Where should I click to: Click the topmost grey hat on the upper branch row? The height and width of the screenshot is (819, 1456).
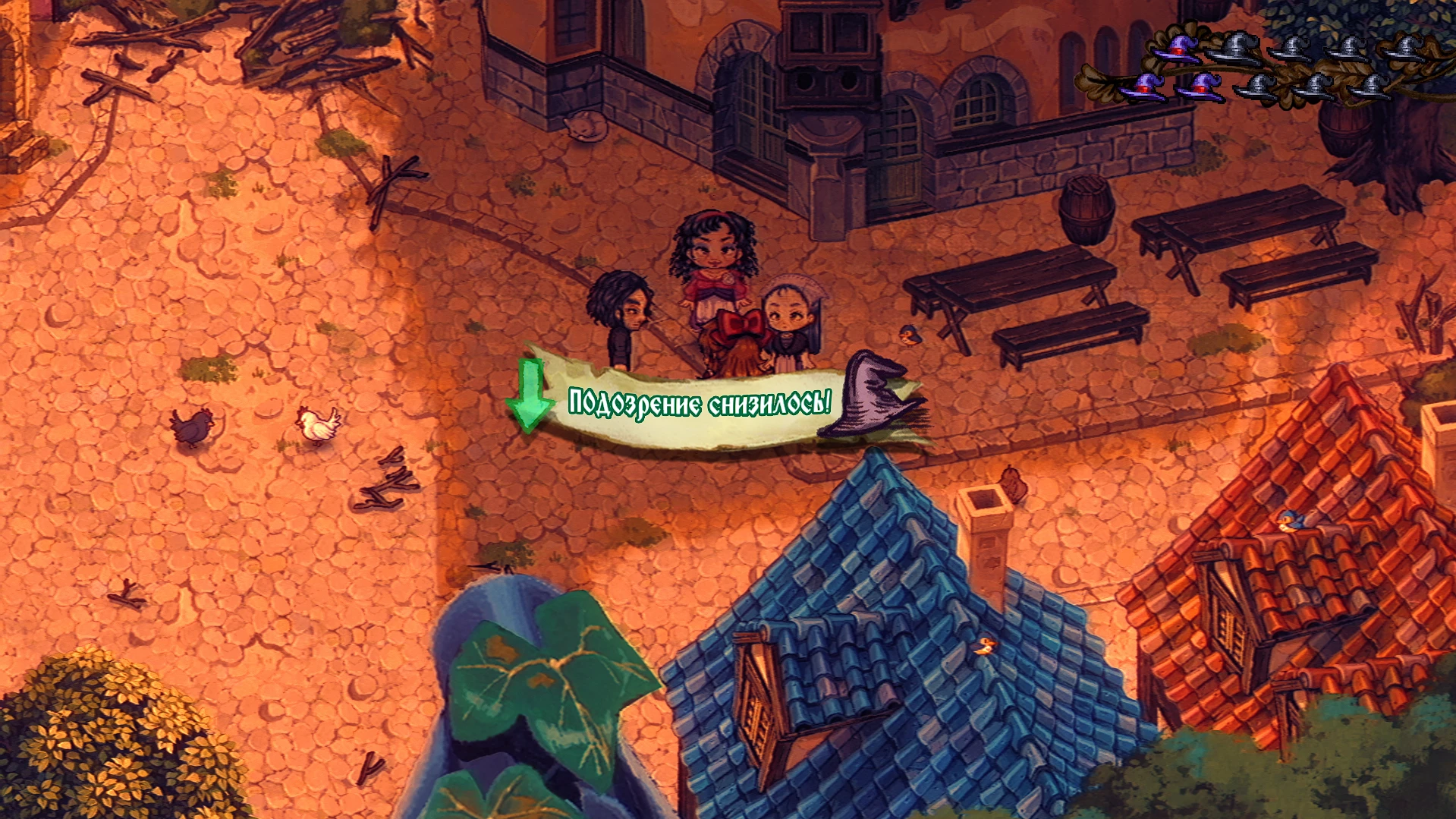tap(1239, 48)
